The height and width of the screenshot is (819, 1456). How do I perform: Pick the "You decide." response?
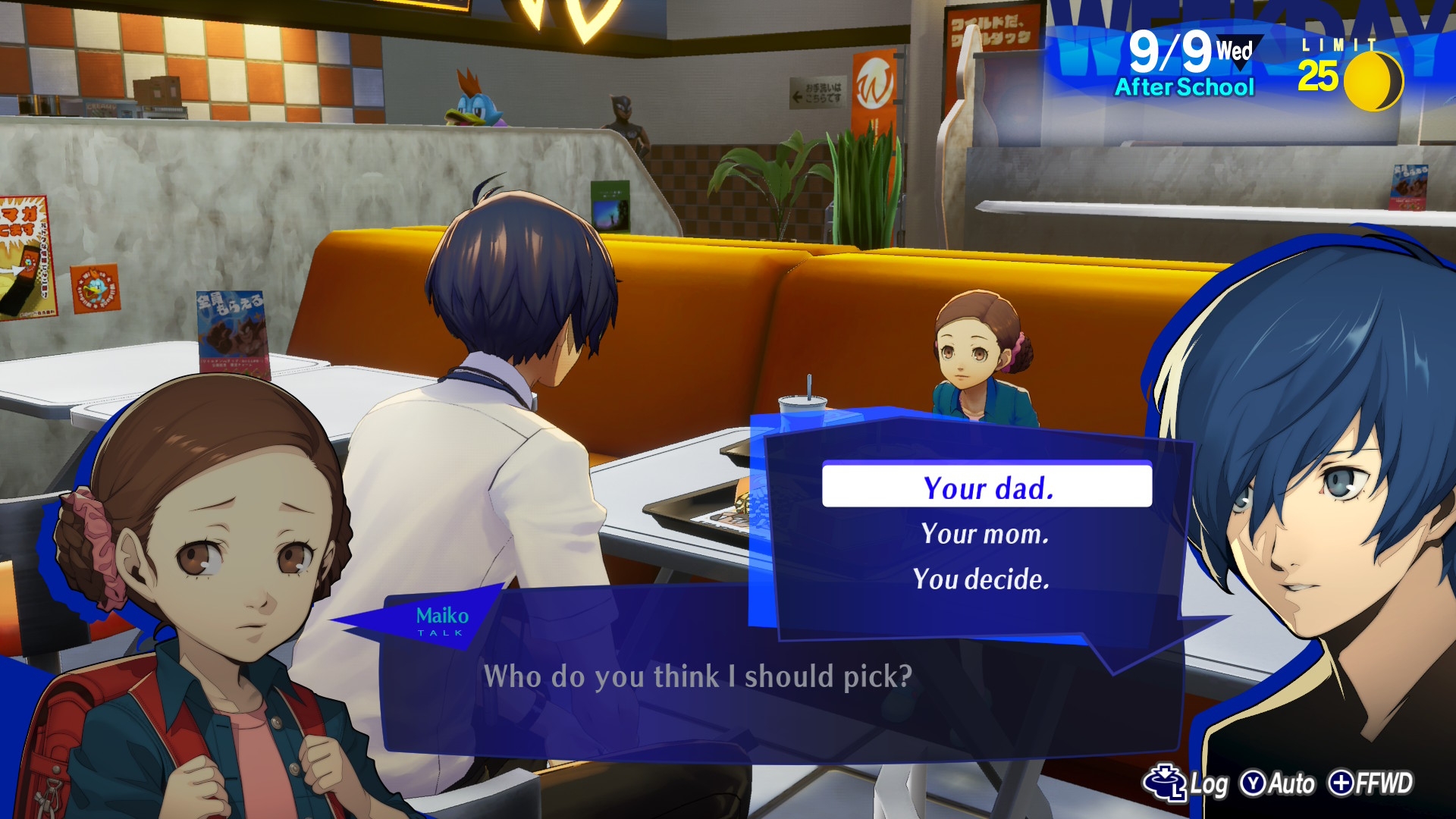click(x=981, y=579)
